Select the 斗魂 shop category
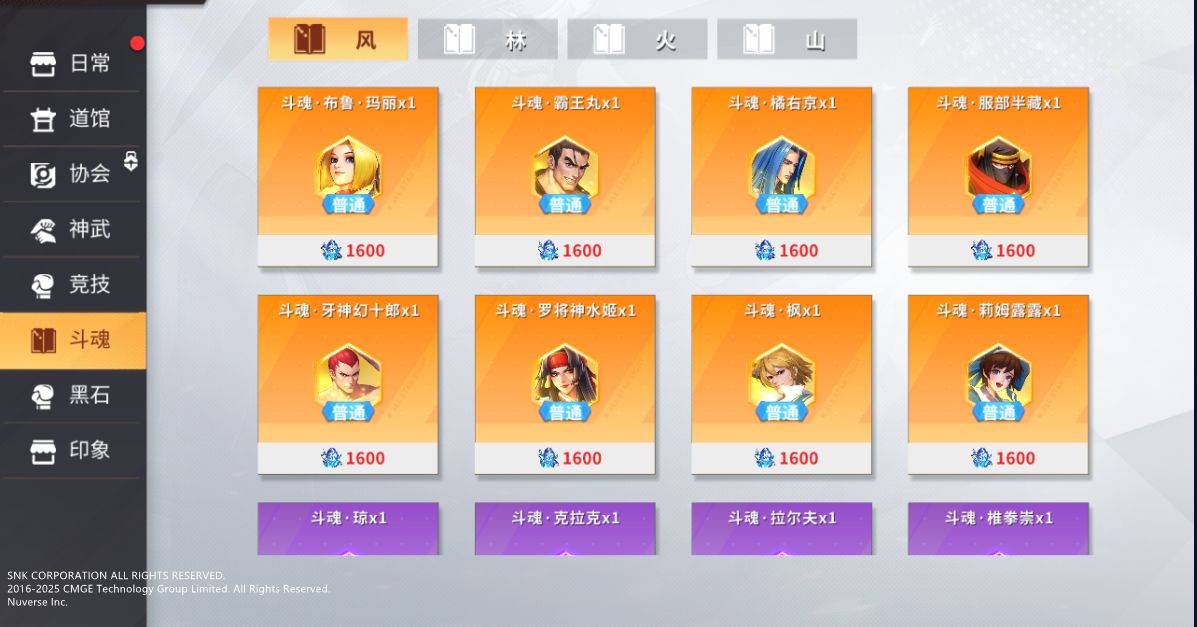This screenshot has height=627, width=1197. click(72, 340)
